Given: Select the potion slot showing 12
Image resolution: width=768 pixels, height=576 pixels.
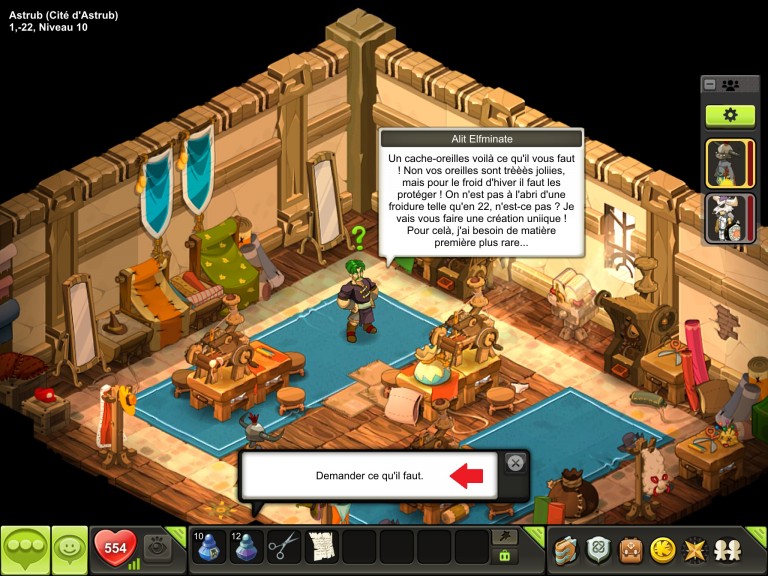Looking at the screenshot, I should pyautogui.click(x=247, y=547).
